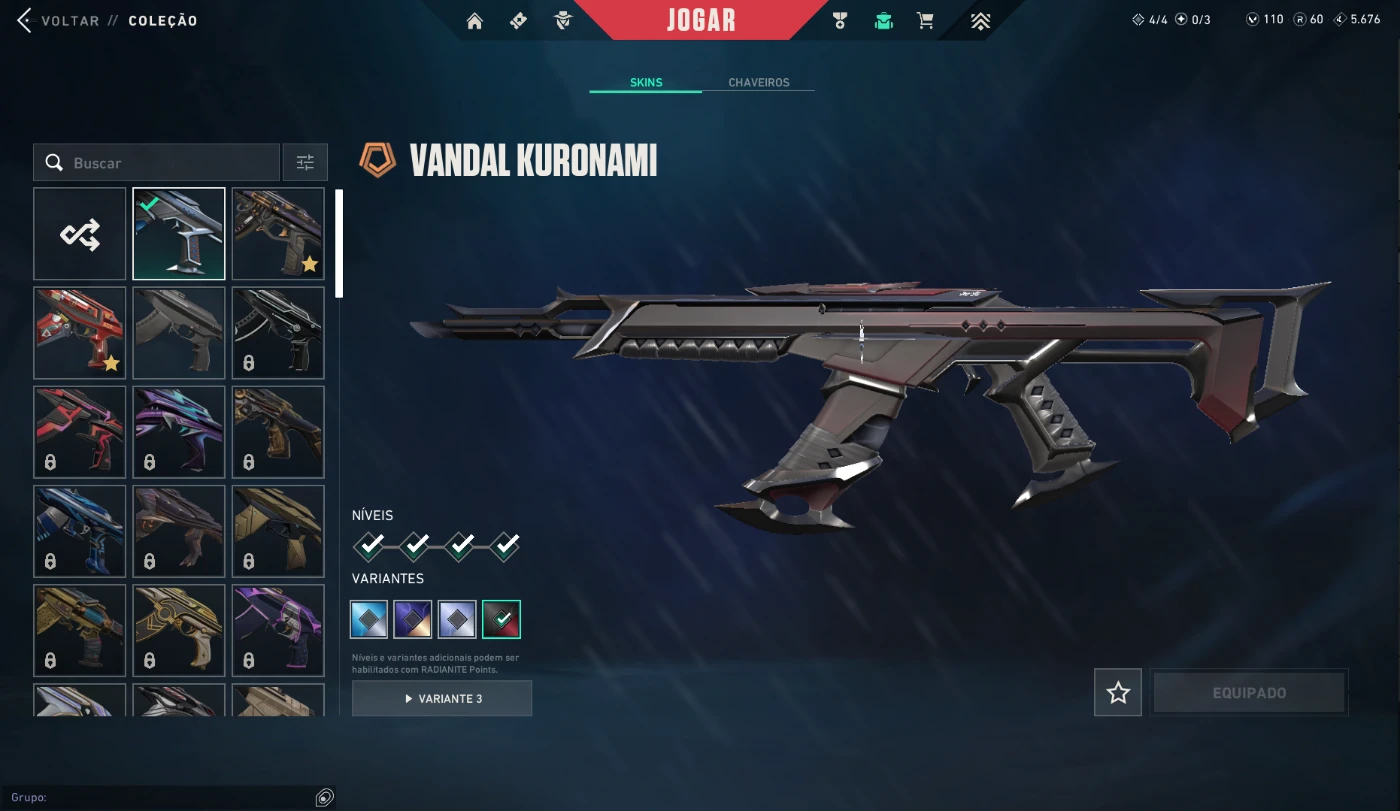Choose the purple and gold variant swatch
The height and width of the screenshot is (811, 1400).
(413, 619)
